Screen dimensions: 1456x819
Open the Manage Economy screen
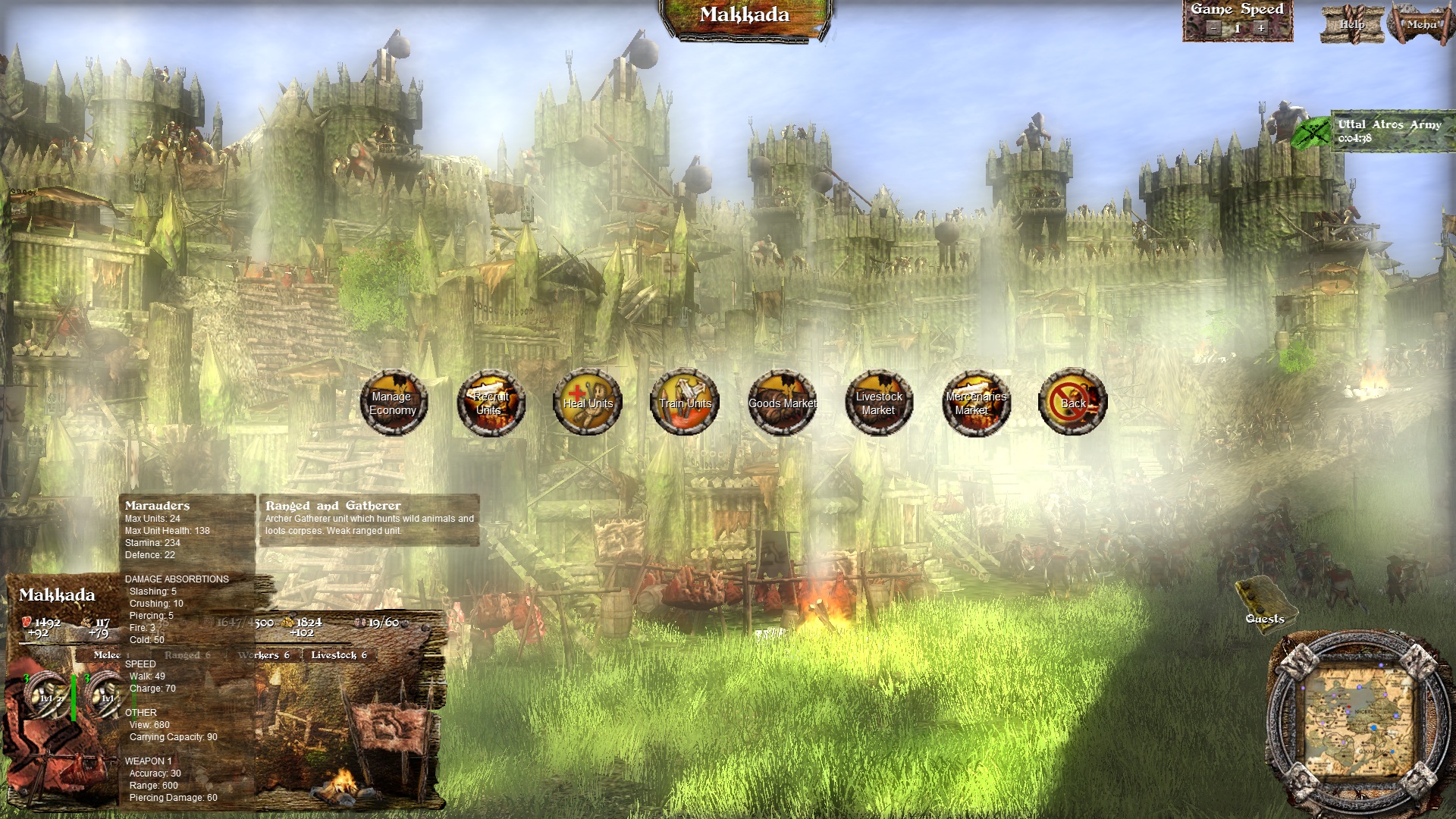coord(393,403)
